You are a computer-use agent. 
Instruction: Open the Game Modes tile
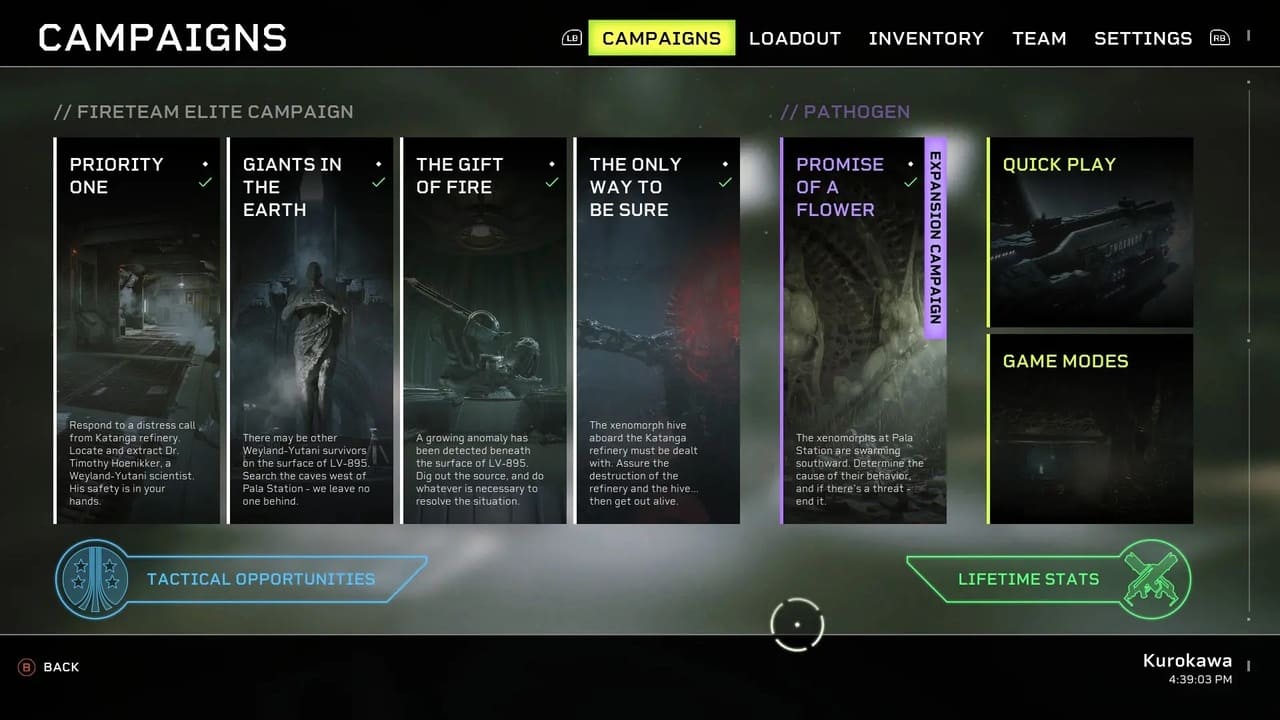(x=1090, y=428)
